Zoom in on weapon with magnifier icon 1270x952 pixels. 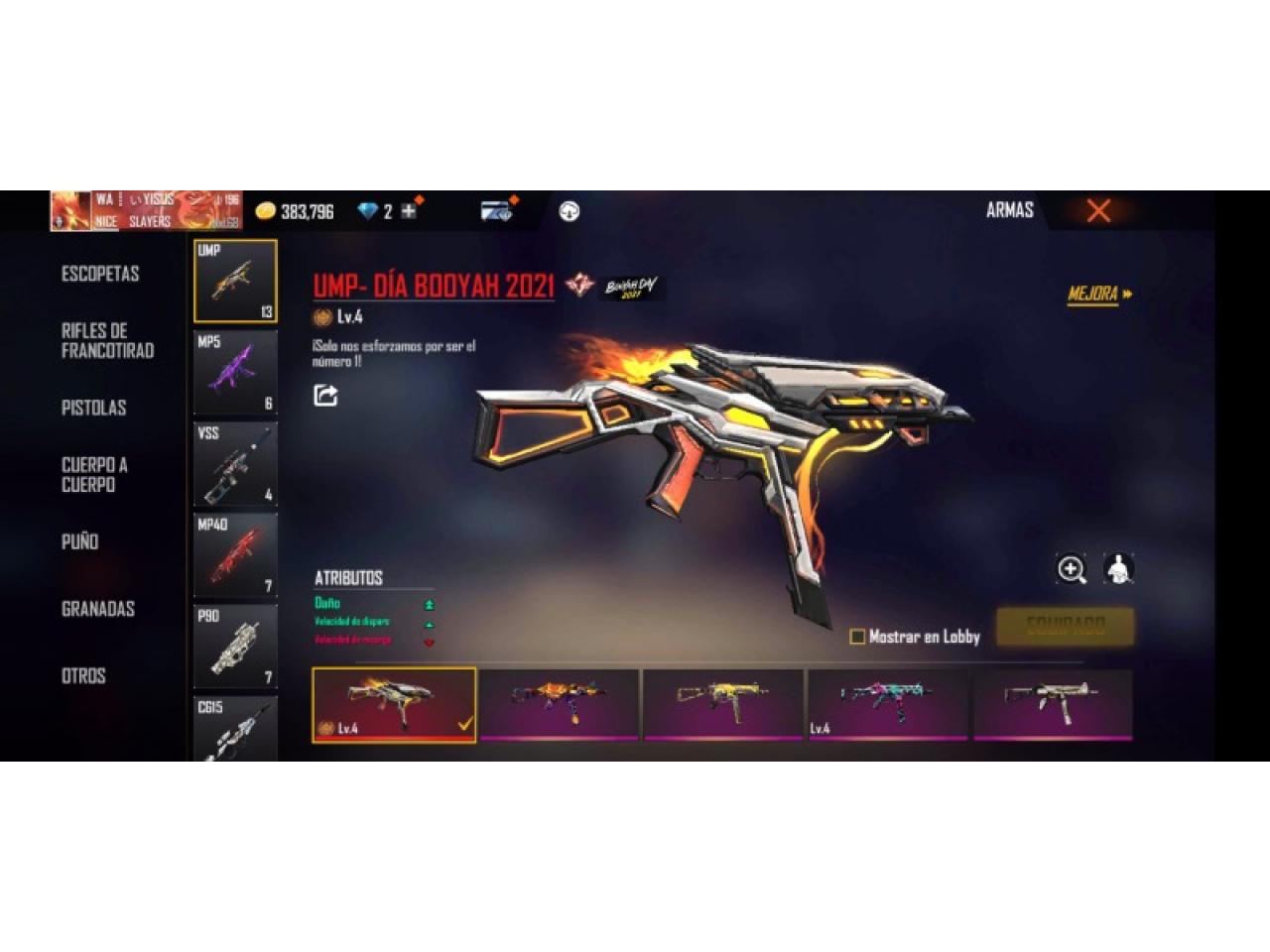(x=1072, y=569)
